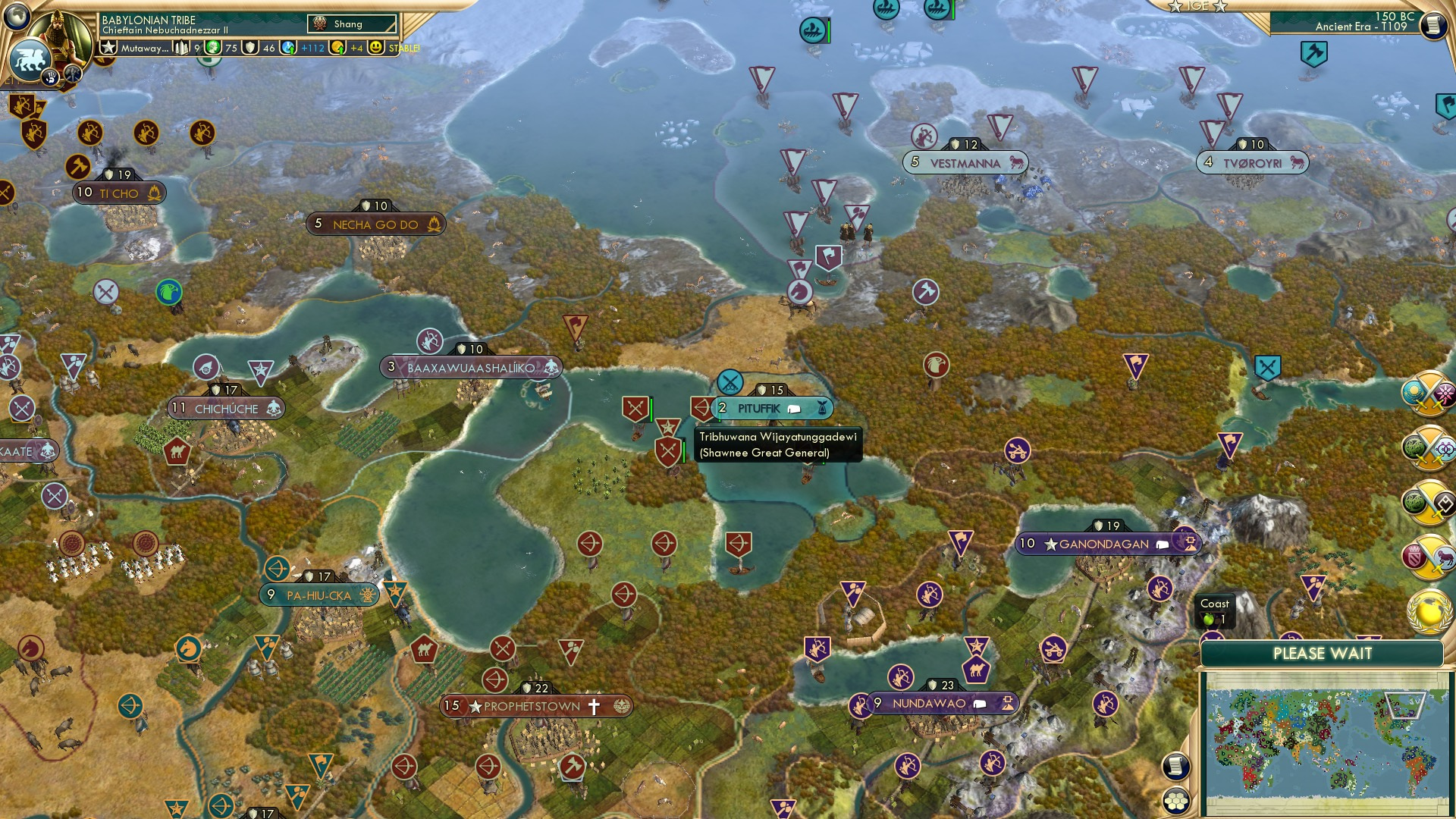Viewport: 1456px width, 819px height.
Task: Click the gold coin income icon
Action: [x=337, y=48]
